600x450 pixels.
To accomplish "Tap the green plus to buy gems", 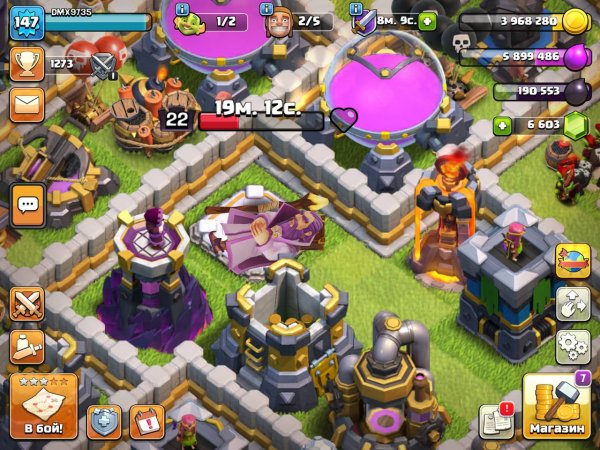I will 503,125.
